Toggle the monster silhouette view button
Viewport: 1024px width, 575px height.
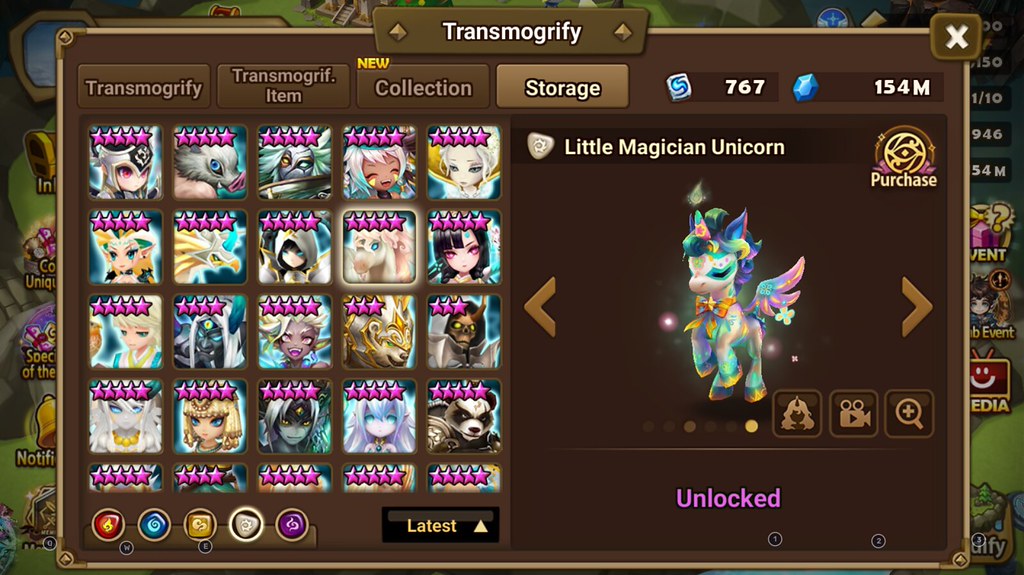tap(797, 414)
